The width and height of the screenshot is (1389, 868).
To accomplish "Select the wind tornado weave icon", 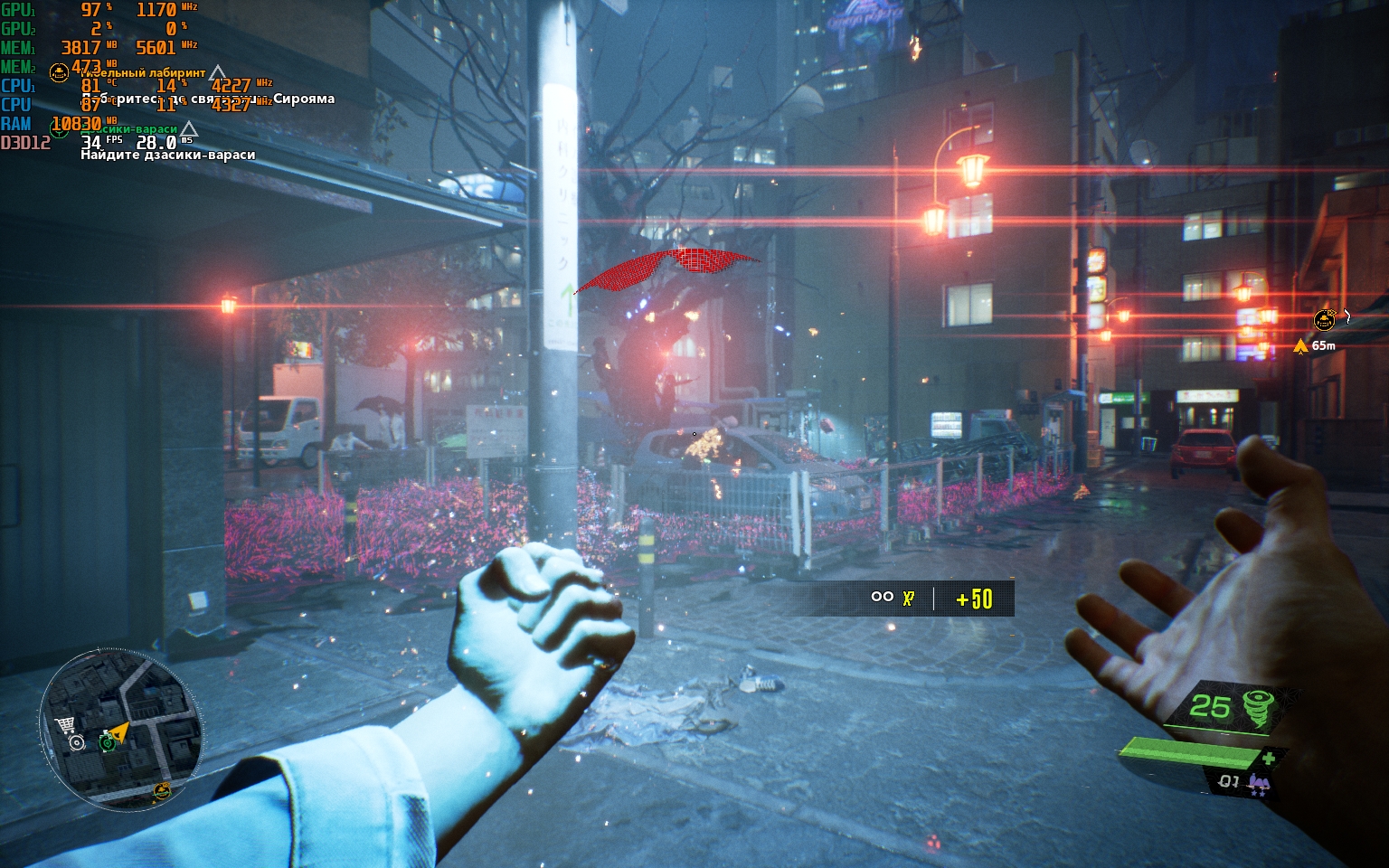I will tap(1258, 708).
